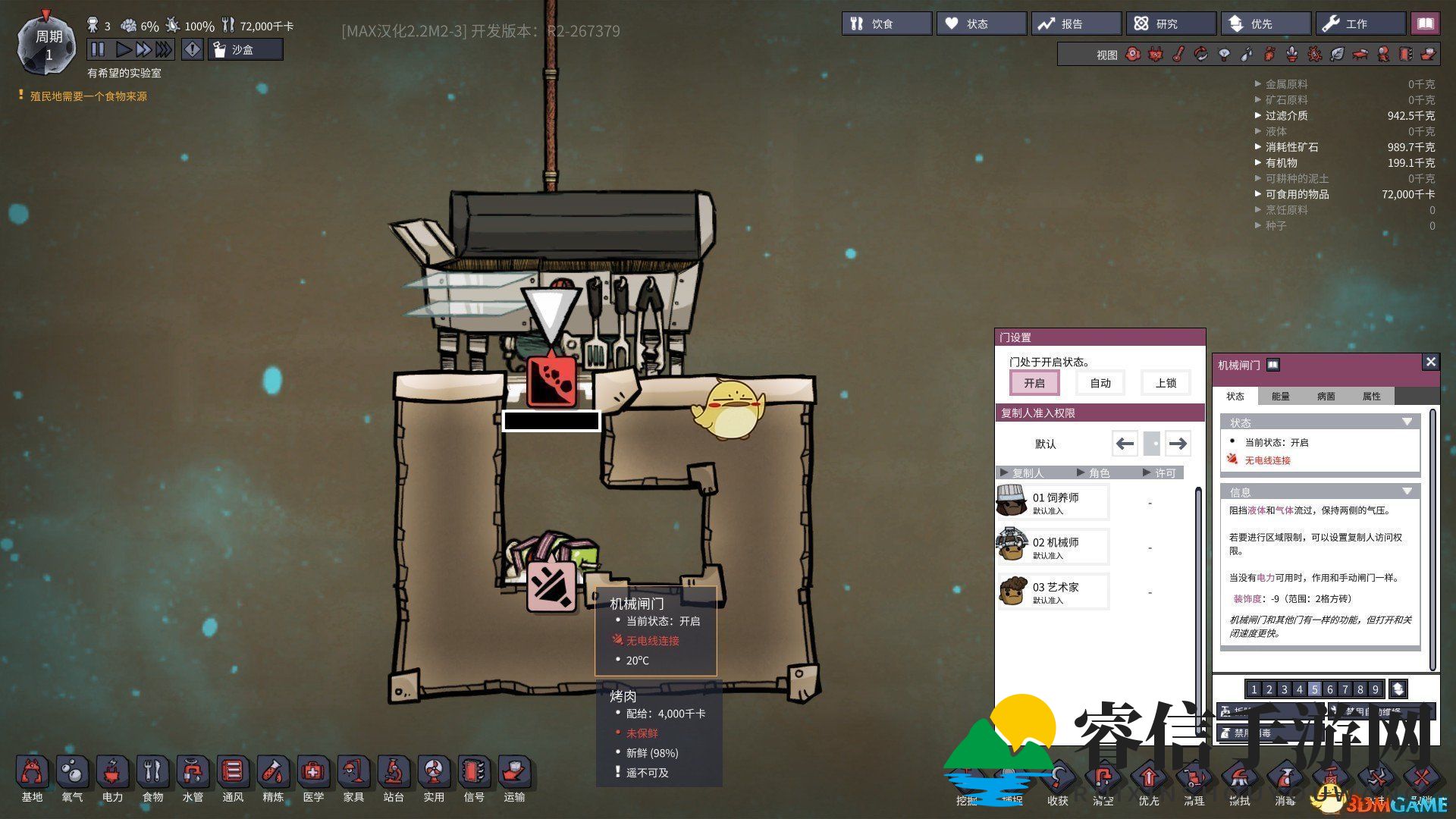Viewport: 1456px width, 819px height.
Task: Click the default access right arrow
Action: point(1178,444)
